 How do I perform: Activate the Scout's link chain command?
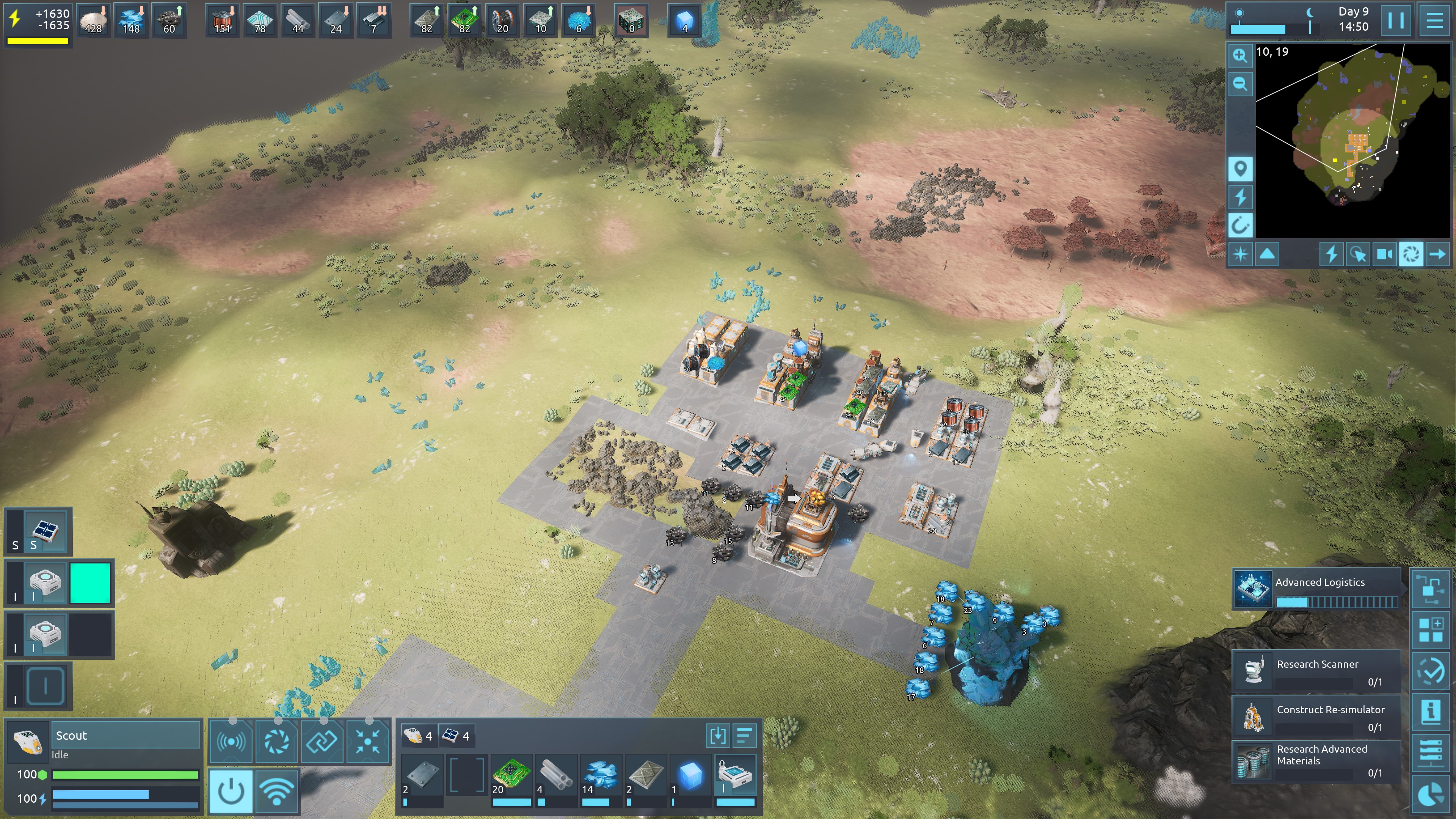coord(322,741)
